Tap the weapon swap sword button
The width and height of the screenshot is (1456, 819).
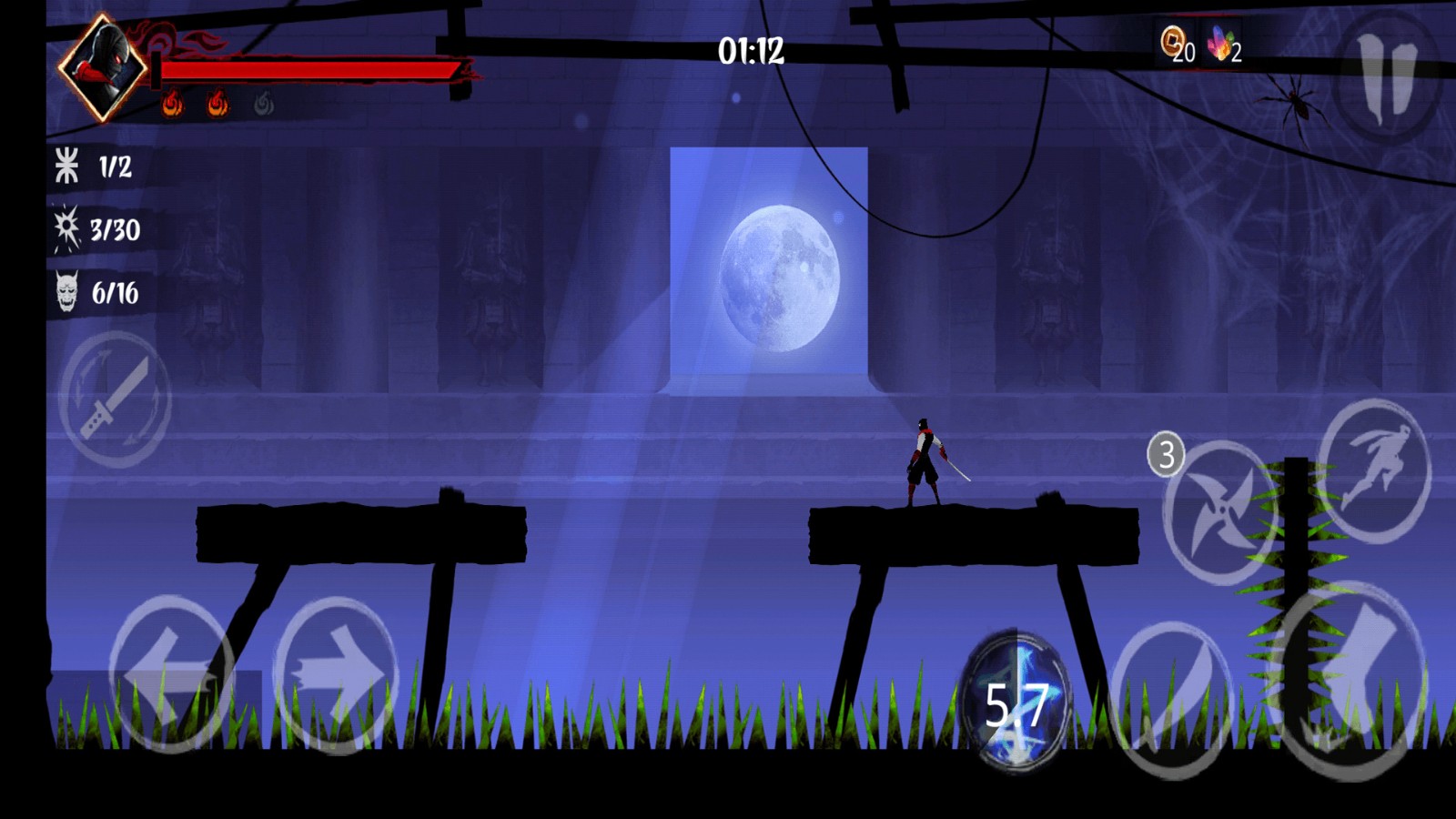(116, 399)
